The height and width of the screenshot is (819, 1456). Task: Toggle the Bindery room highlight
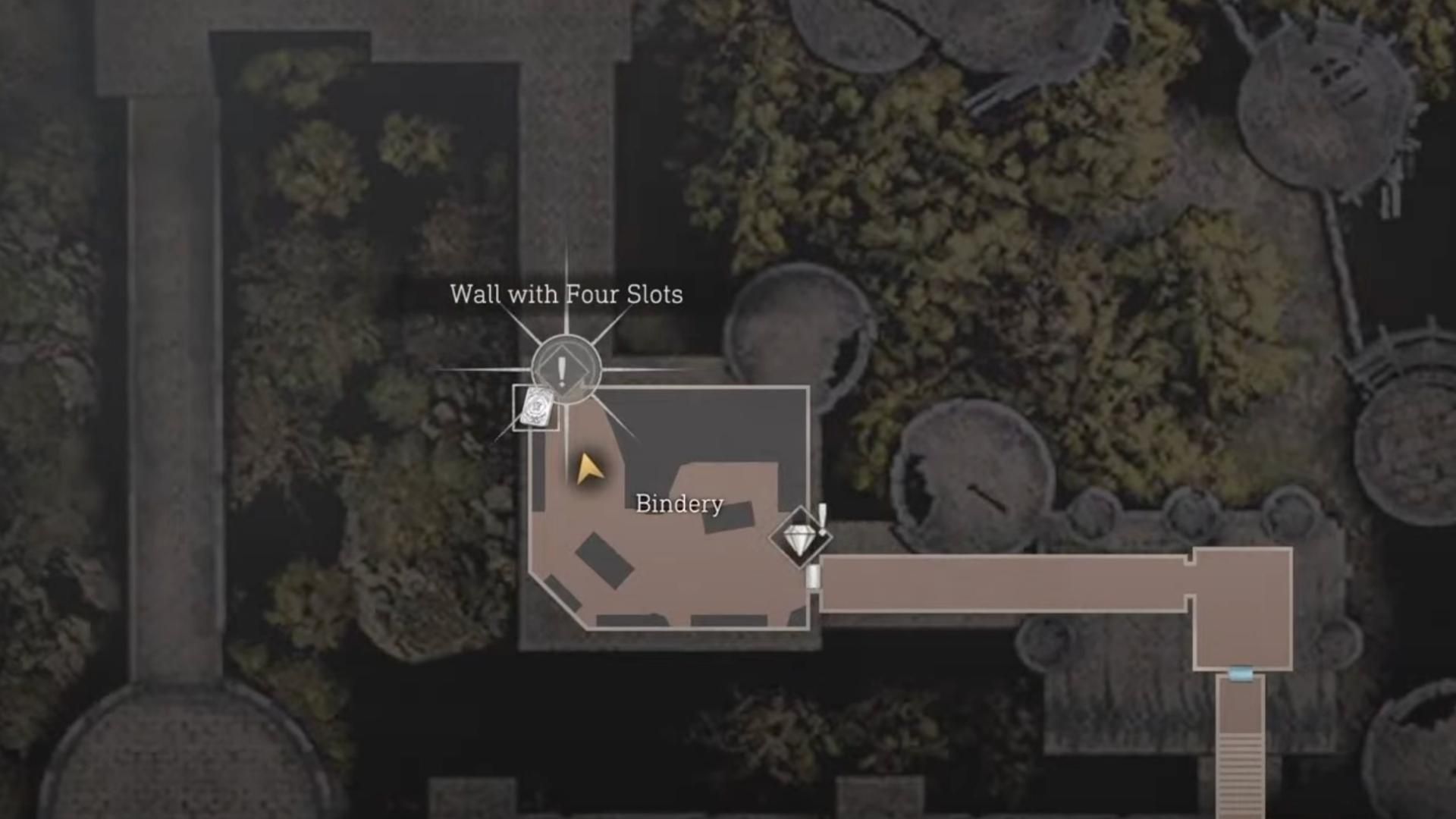[x=667, y=554]
